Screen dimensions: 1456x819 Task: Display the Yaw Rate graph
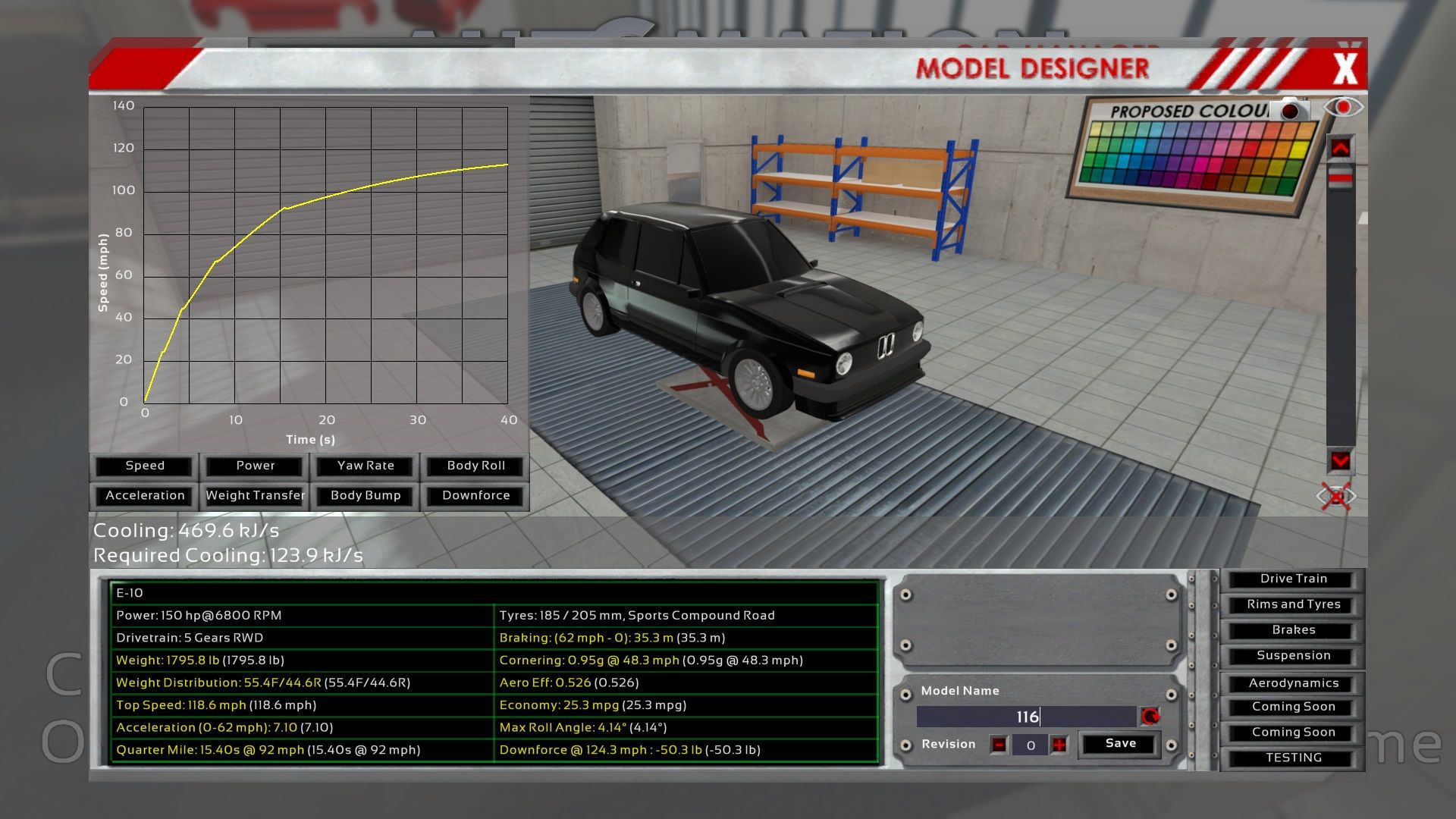(x=366, y=466)
